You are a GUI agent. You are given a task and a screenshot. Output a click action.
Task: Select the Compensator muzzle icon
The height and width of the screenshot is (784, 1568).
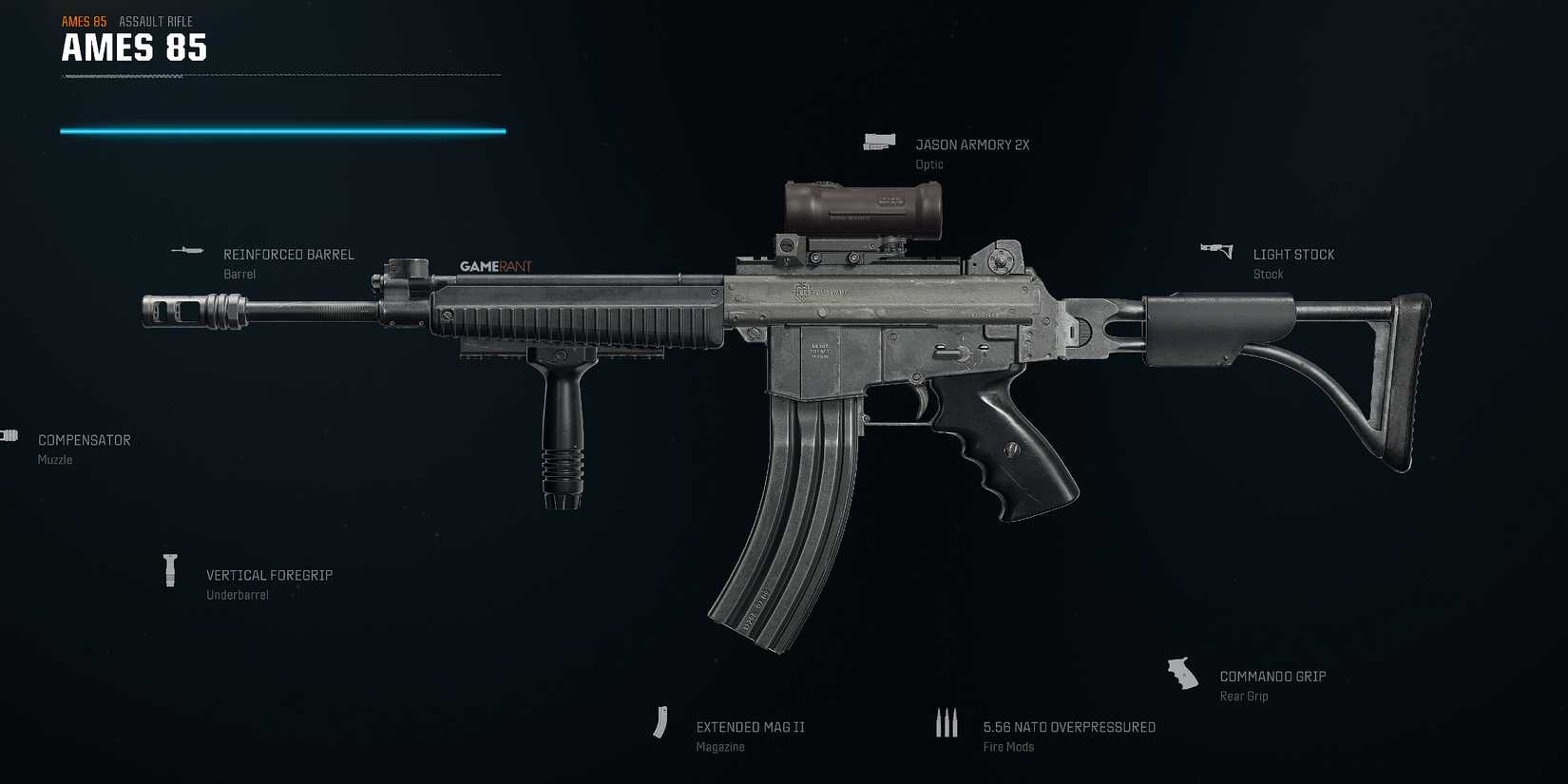(x=10, y=434)
